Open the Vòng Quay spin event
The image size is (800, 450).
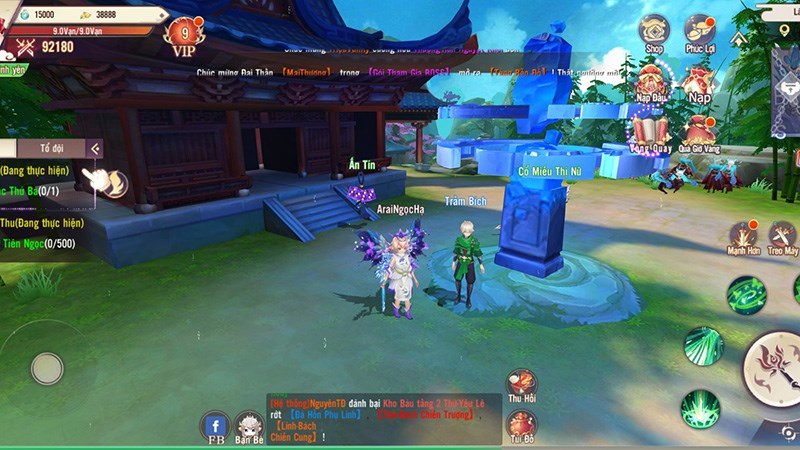(651, 130)
